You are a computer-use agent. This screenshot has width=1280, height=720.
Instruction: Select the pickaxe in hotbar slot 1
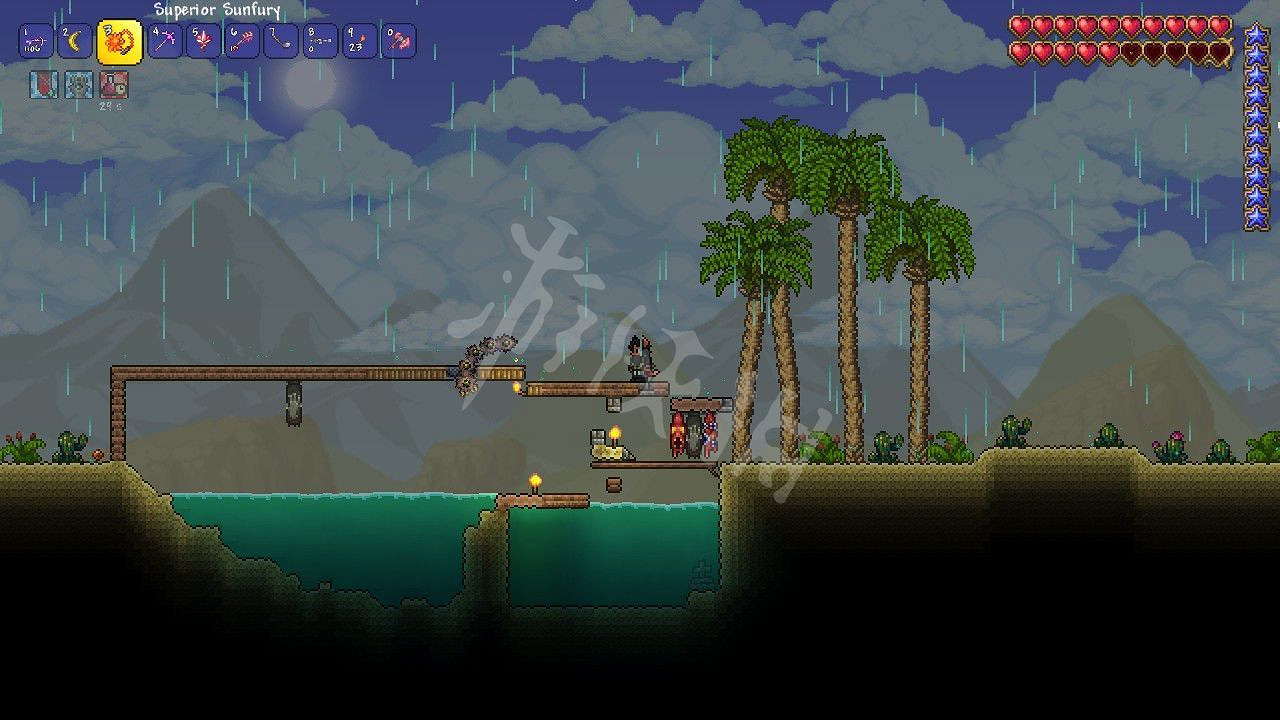tap(34, 40)
